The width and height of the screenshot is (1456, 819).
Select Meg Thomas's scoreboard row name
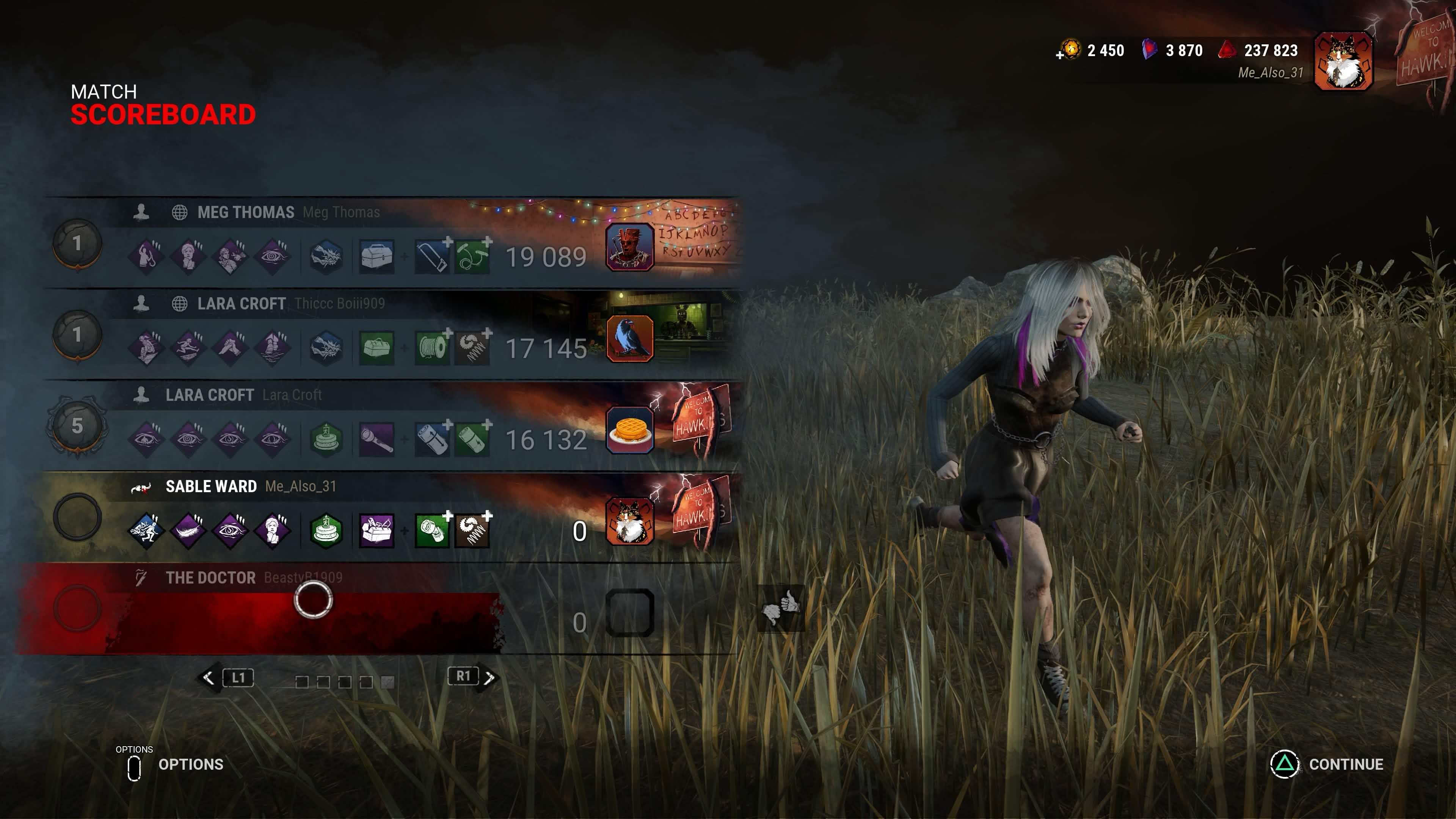coord(245,212)
